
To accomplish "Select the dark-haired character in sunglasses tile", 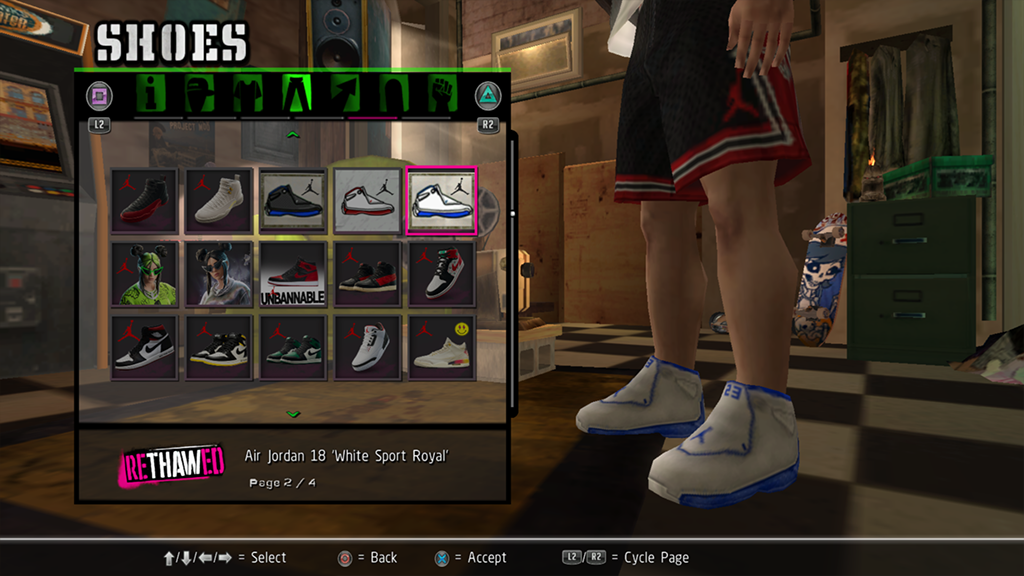I will pyautogui.click(x=219, y=274).
